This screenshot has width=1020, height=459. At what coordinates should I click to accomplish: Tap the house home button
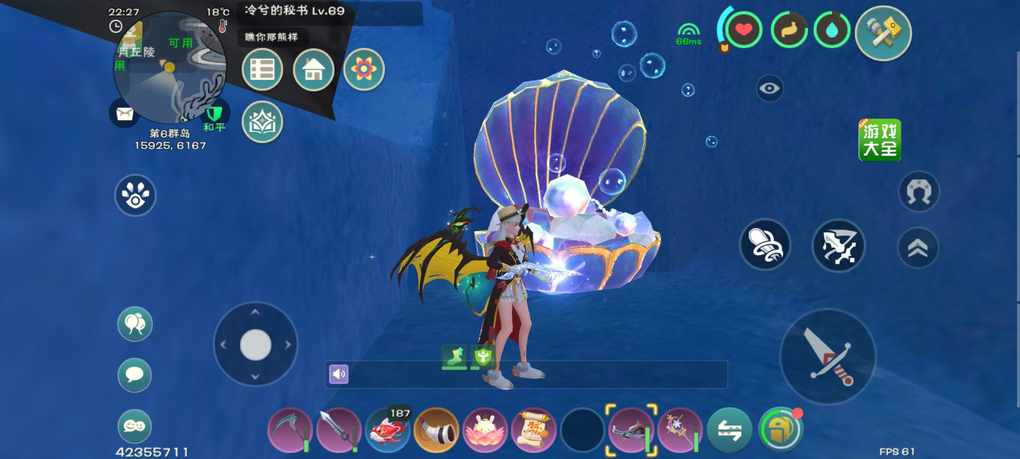pyautogui.click(x=313, y=70)
